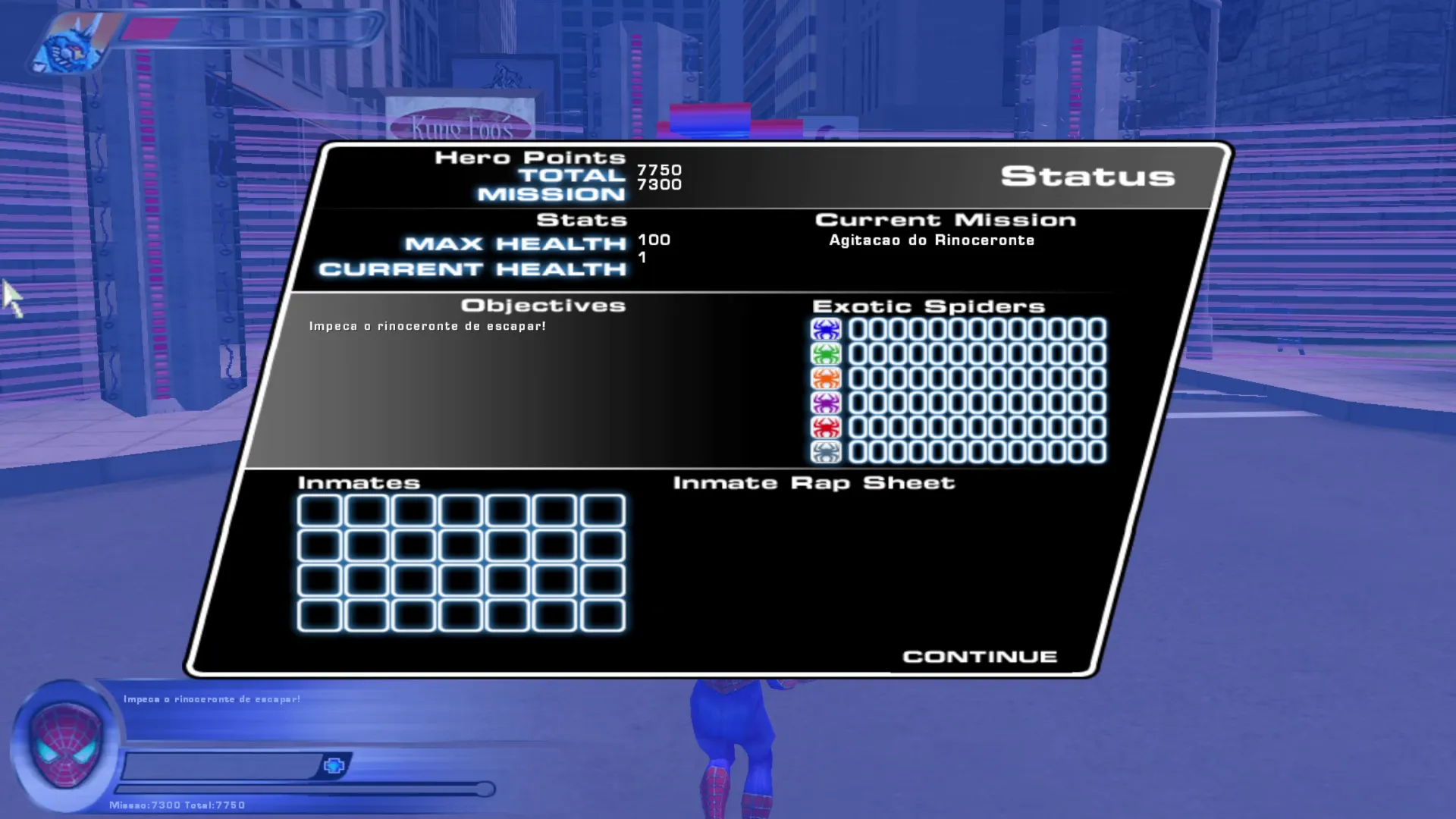Click the Spider-Man mask portrait
The image size is (1456, 819).
[66, 745]
